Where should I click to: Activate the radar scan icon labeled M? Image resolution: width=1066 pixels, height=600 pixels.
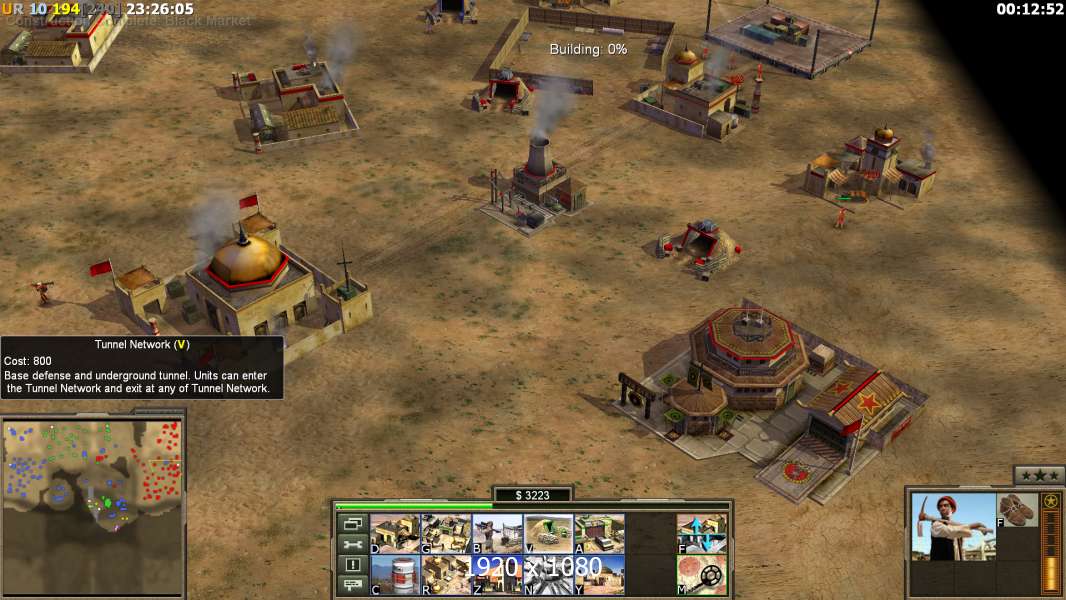pyautogui.click(x=701, y=574)
